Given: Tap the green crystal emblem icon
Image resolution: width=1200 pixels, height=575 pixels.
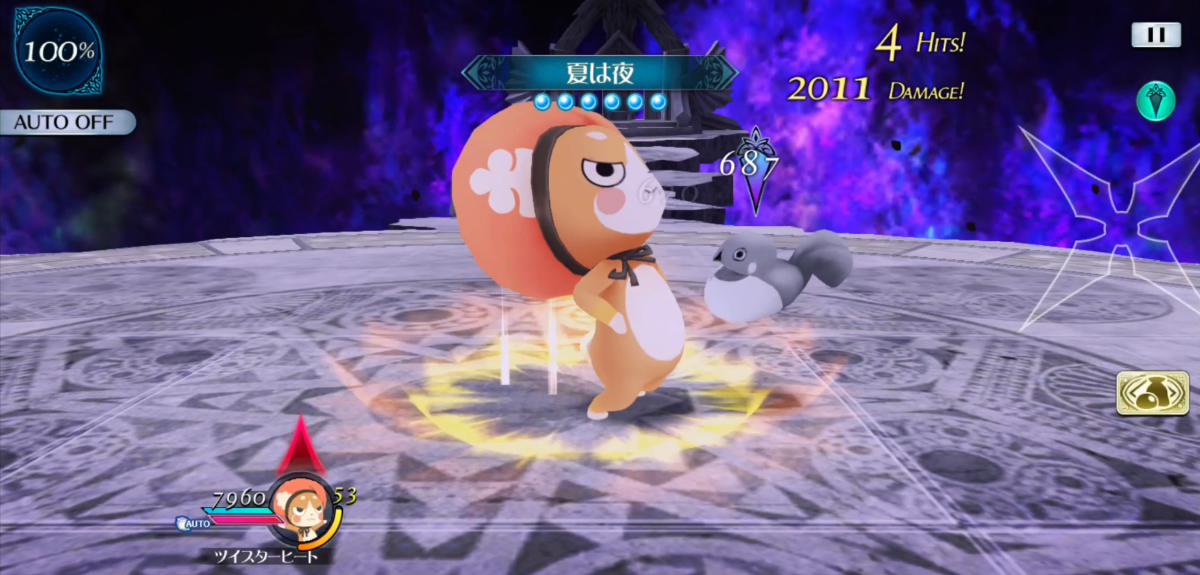Looking at the screenshot, I should tap(1155, 101).
